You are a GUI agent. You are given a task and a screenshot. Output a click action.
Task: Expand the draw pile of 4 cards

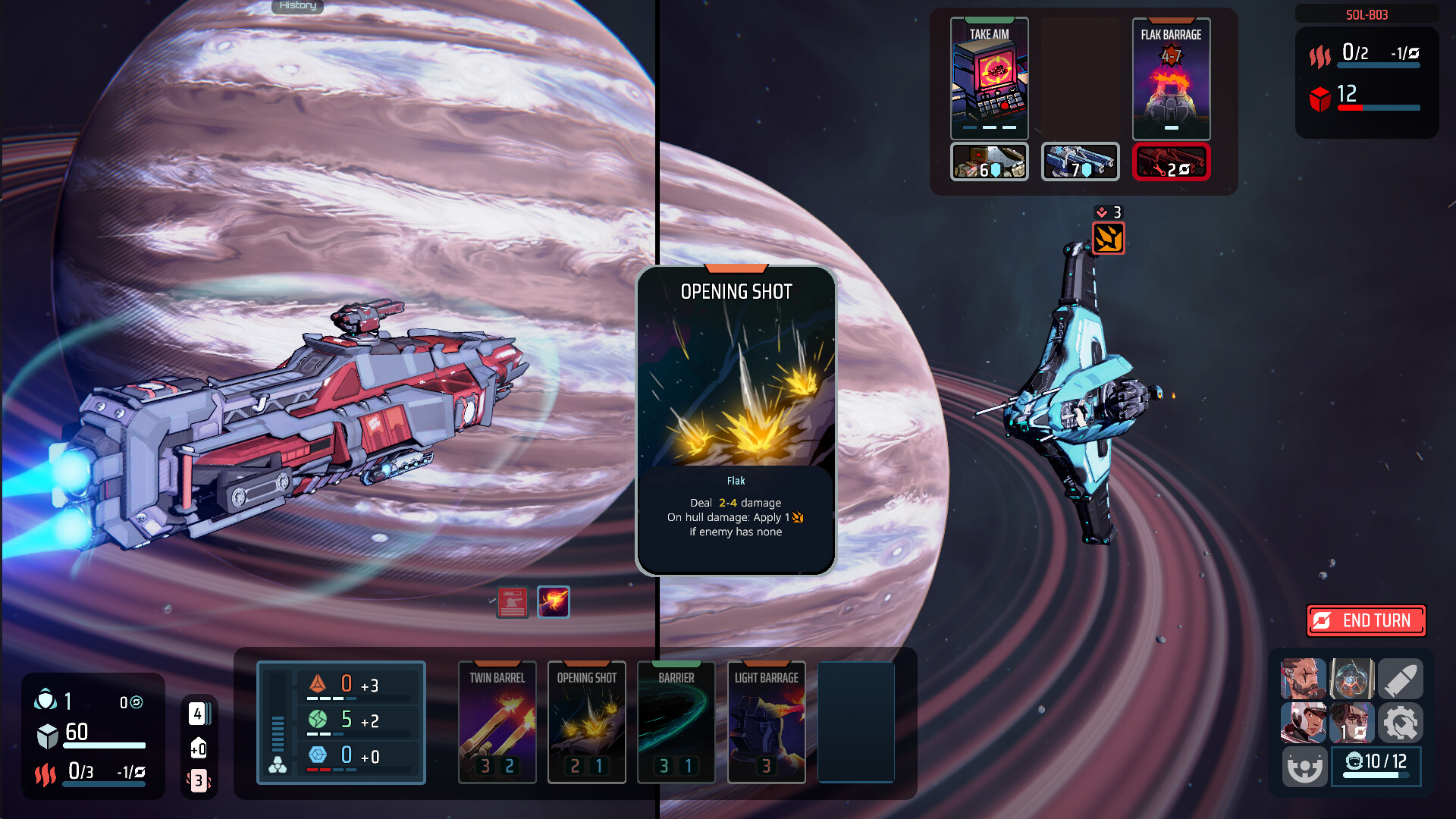pyautogui.click(x=198, y=713)
